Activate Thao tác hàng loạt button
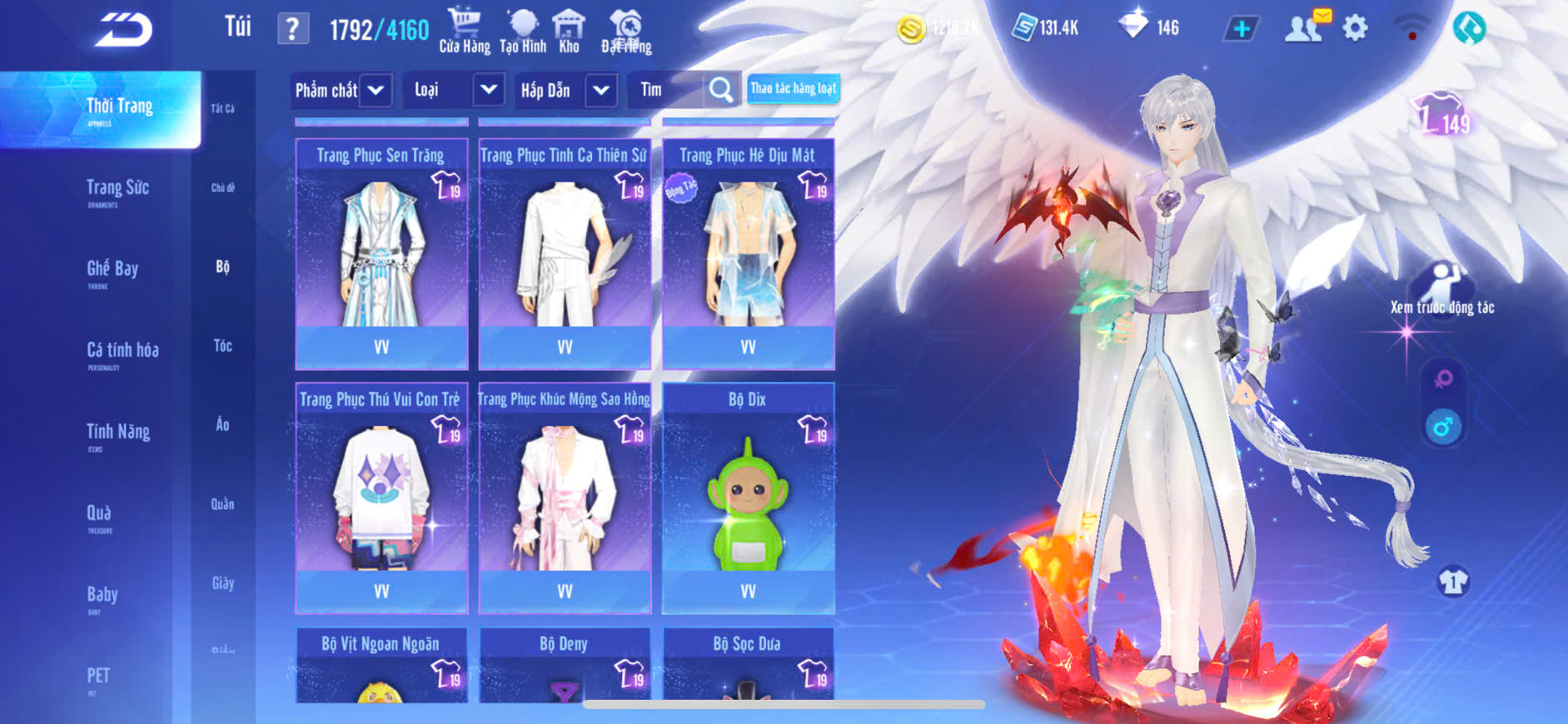The width and height of the screenshot is (1568, 724). click(x=793, y=88)
